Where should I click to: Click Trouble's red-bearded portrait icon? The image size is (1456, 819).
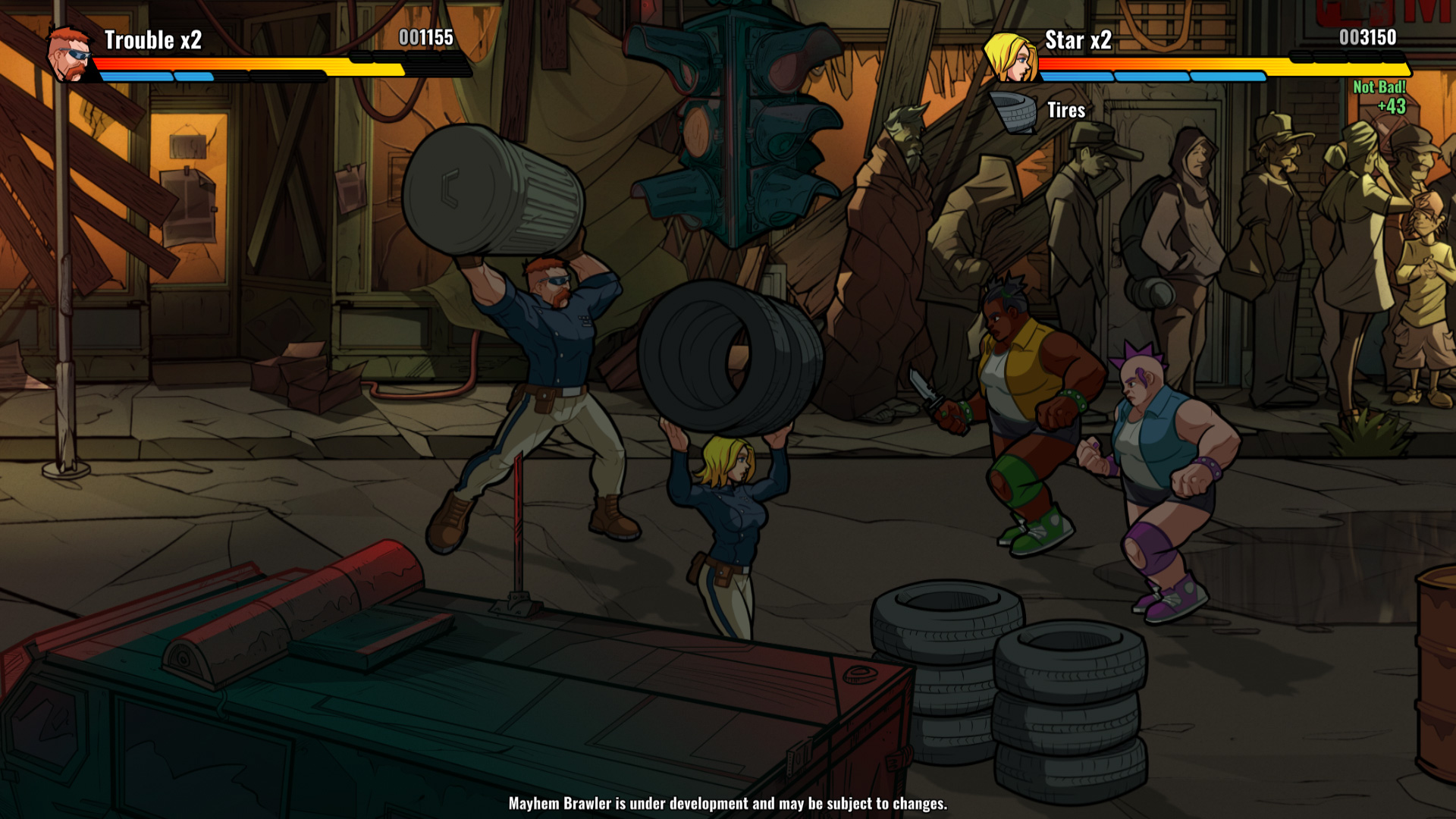click(x=69, y=55)
